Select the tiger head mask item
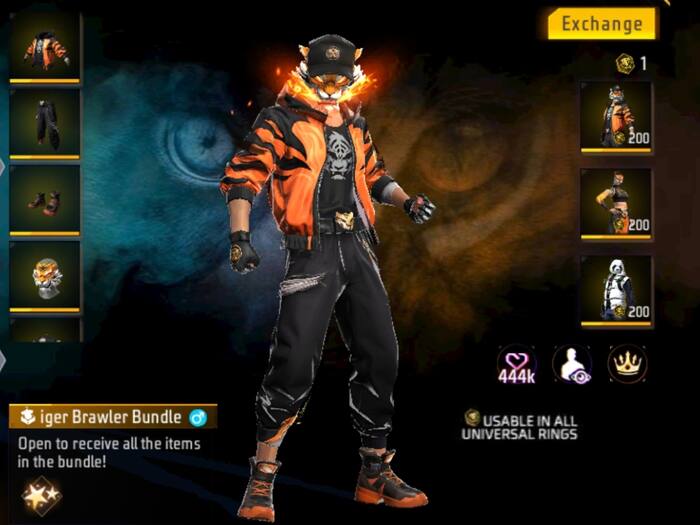 [x=45, y=274]
